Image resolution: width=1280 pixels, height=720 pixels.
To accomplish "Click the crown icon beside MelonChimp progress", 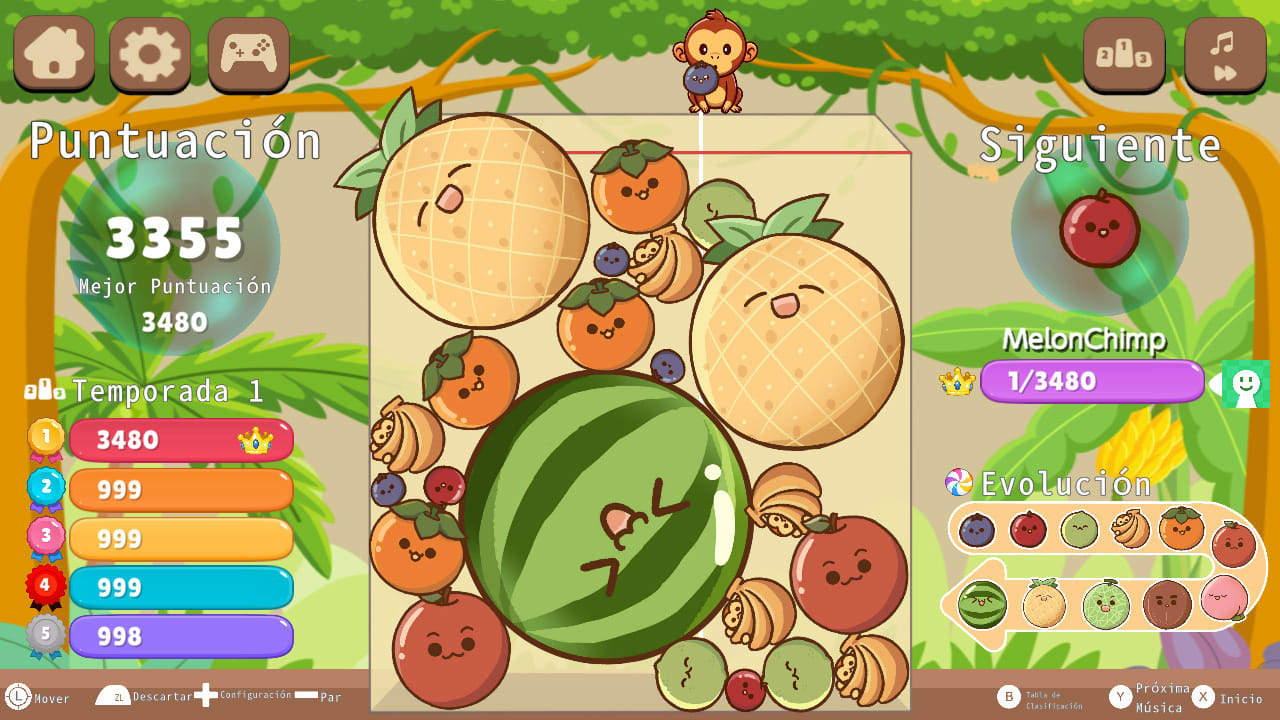I will coord(957,381).
